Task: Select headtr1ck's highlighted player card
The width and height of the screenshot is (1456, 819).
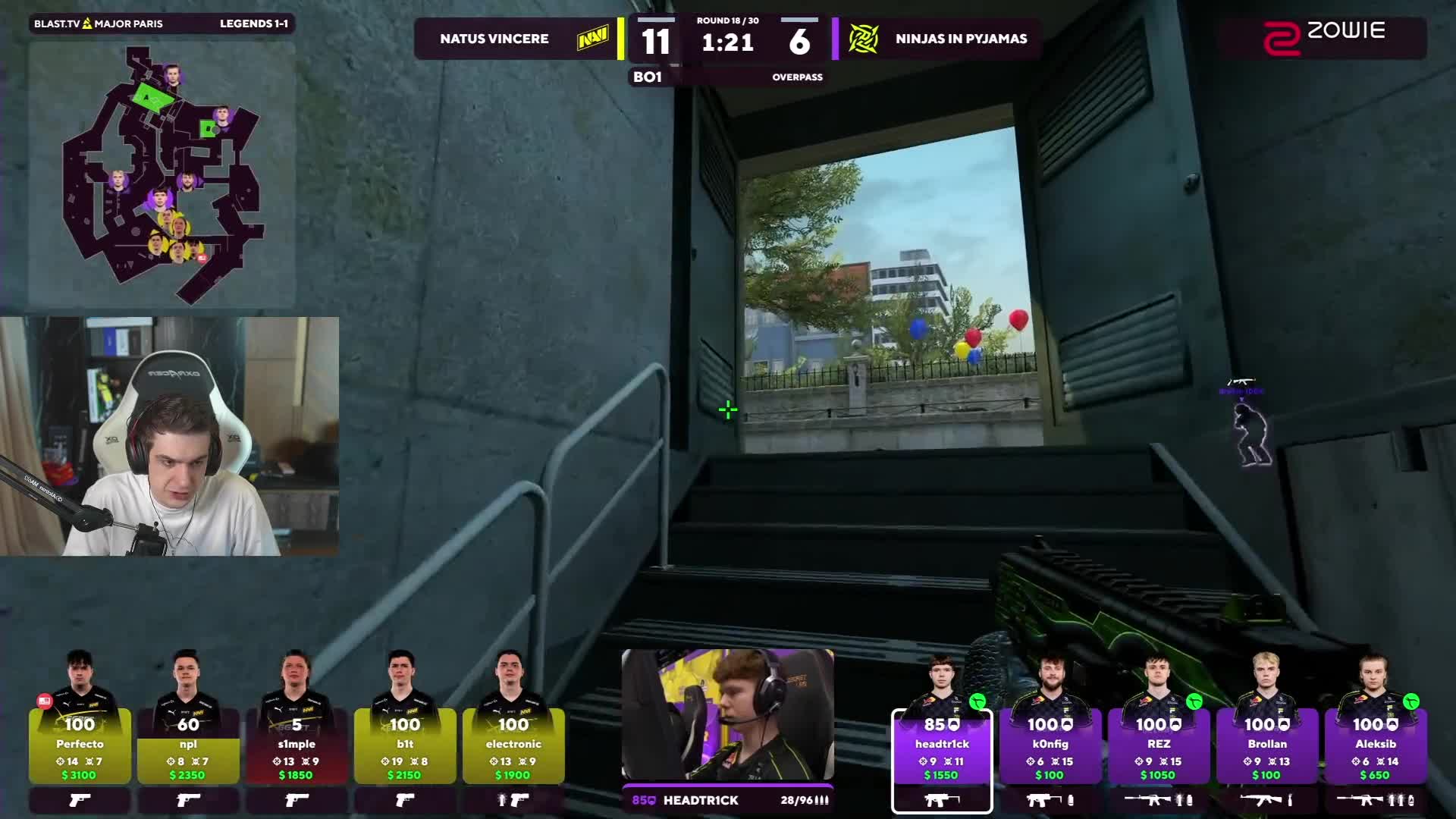Action: pos(942,751)
